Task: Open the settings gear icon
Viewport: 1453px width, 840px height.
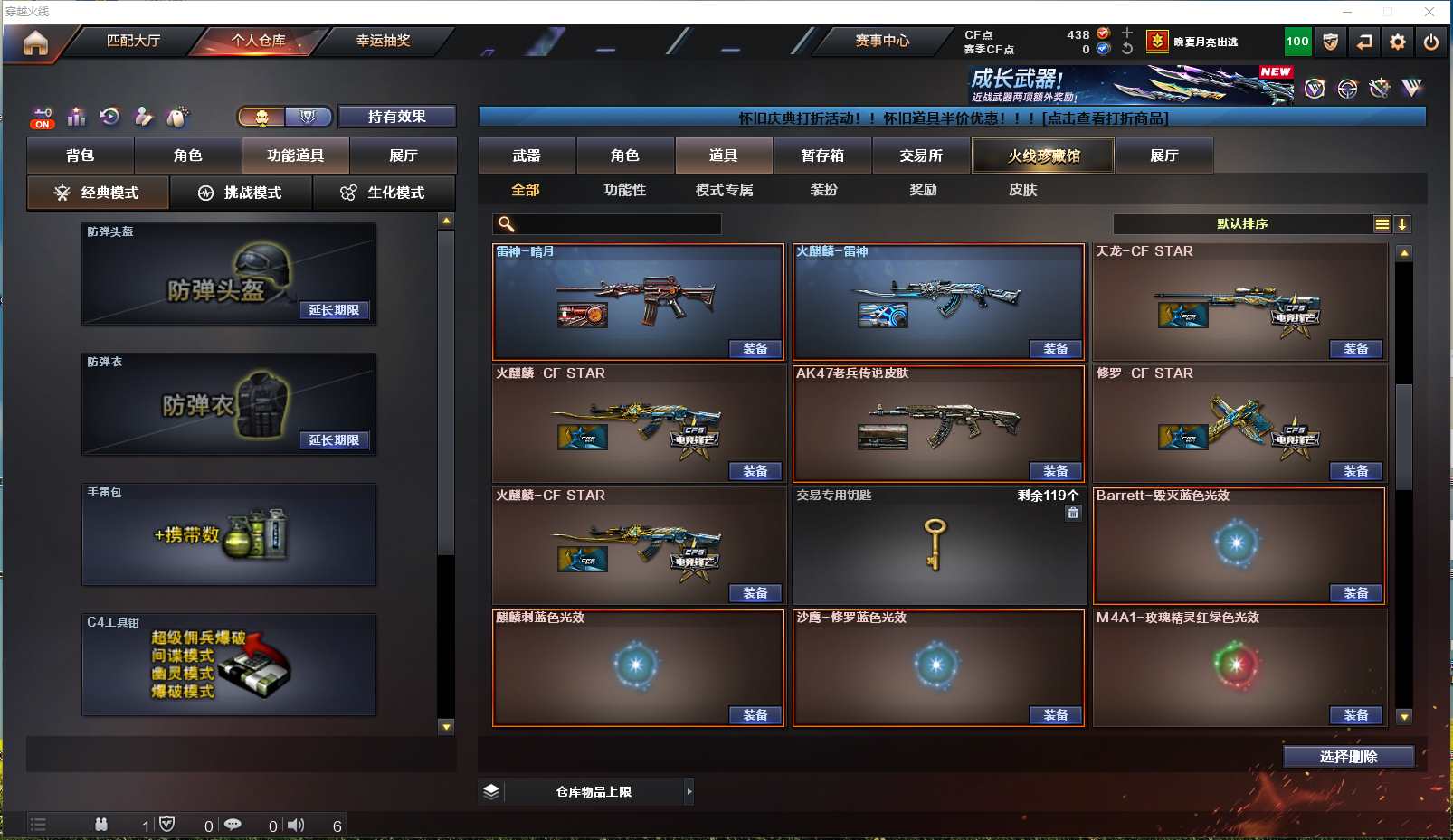Action: 1398,42
